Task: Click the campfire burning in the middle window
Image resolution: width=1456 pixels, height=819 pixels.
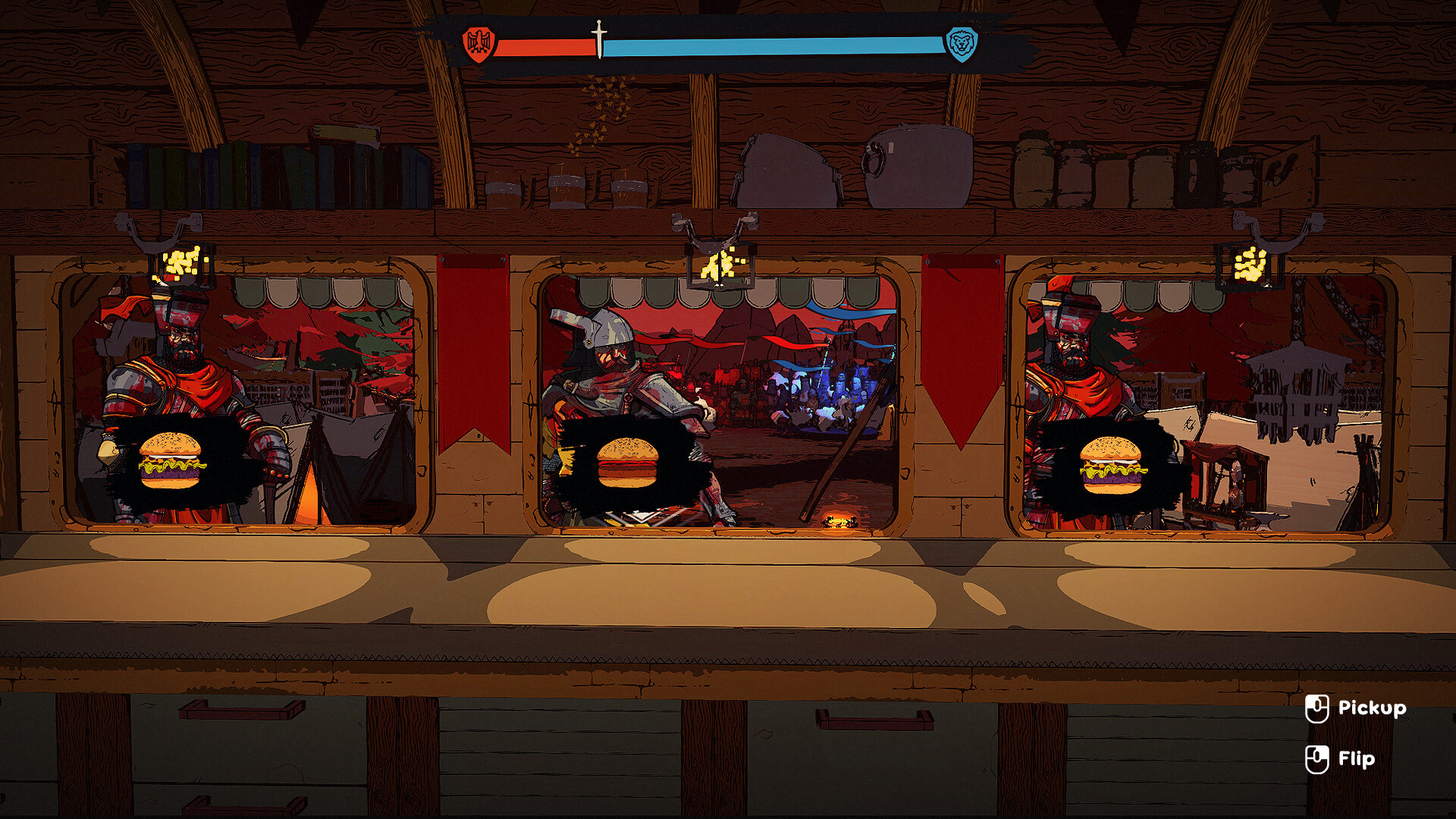Action: click(x=840, y=520)
